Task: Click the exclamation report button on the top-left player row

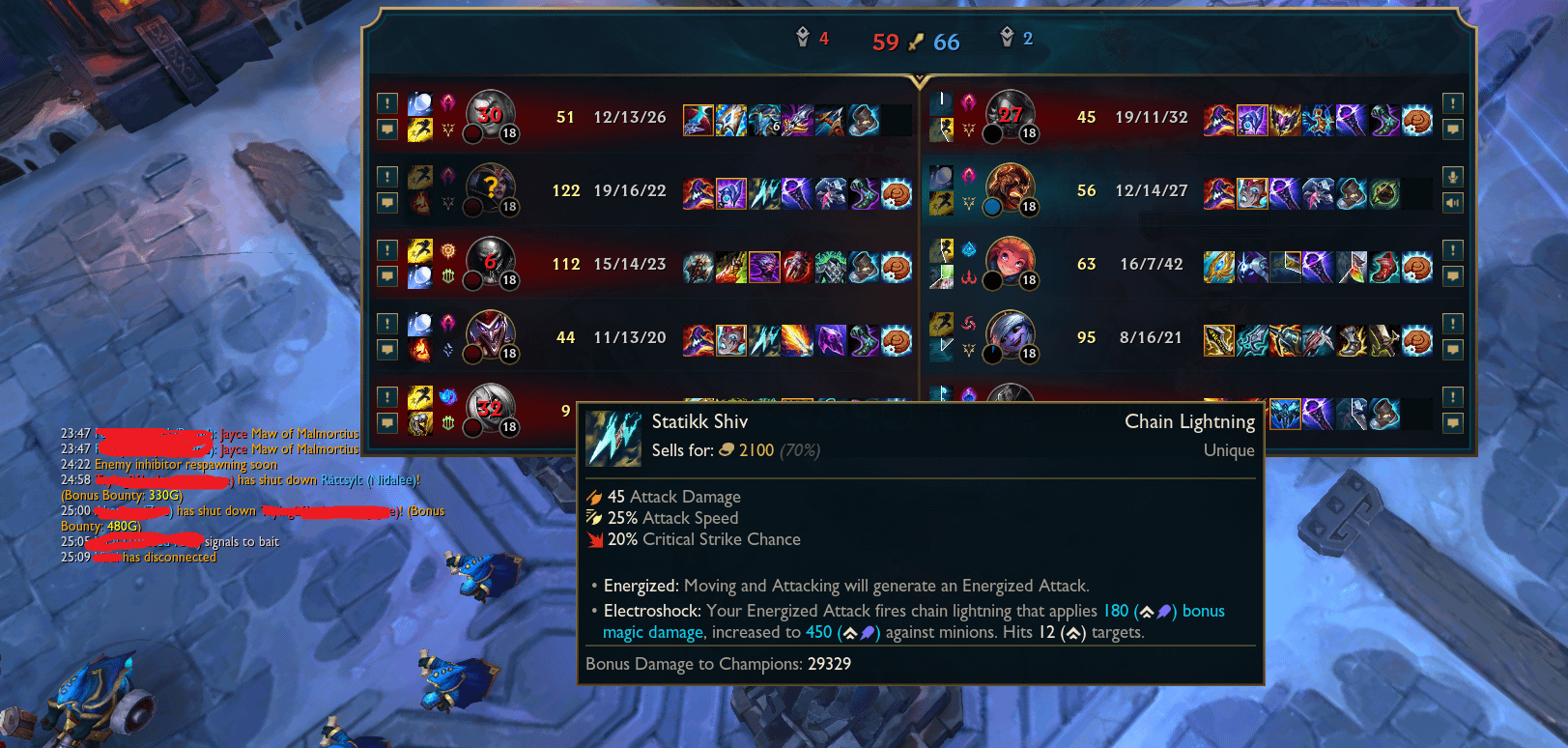Action: [x=386, y=101]
